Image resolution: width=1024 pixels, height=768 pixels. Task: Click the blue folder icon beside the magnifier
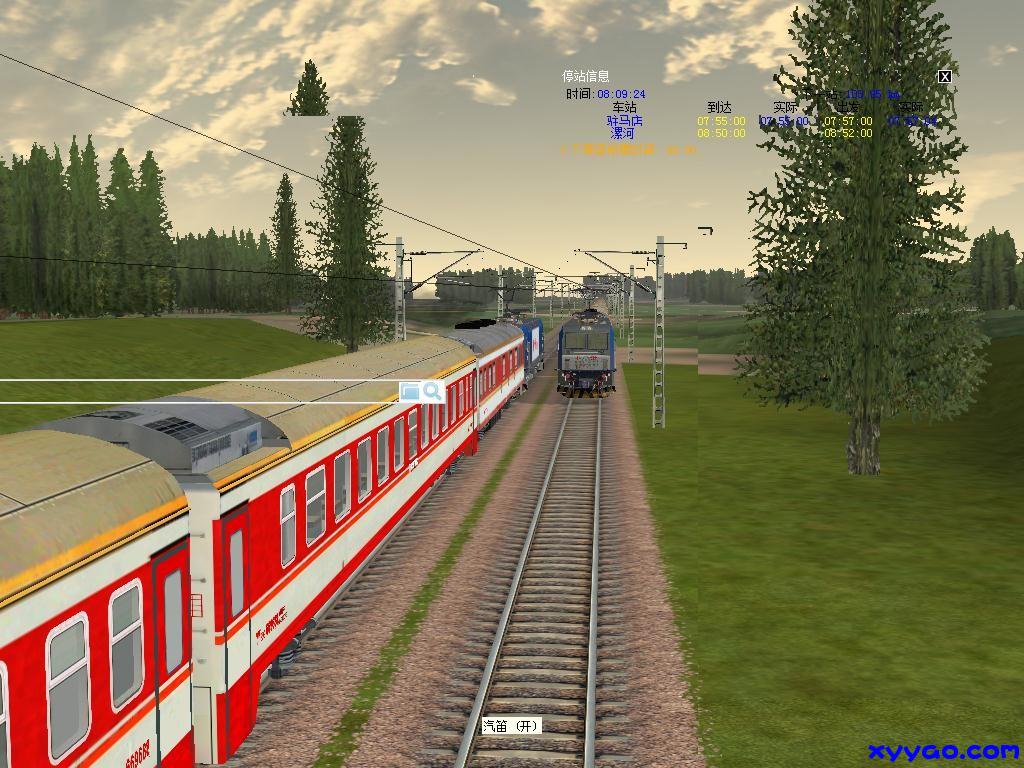point(410,391)
